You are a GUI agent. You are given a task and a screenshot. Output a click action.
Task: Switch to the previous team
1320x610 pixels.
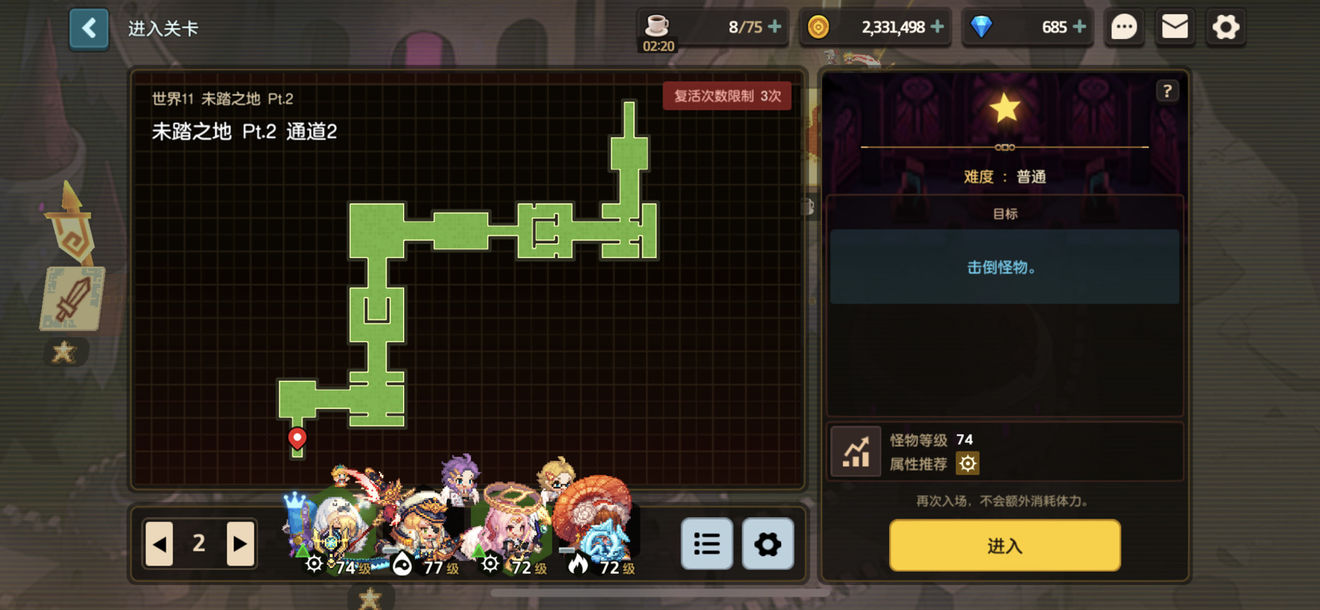click(159, 543)
